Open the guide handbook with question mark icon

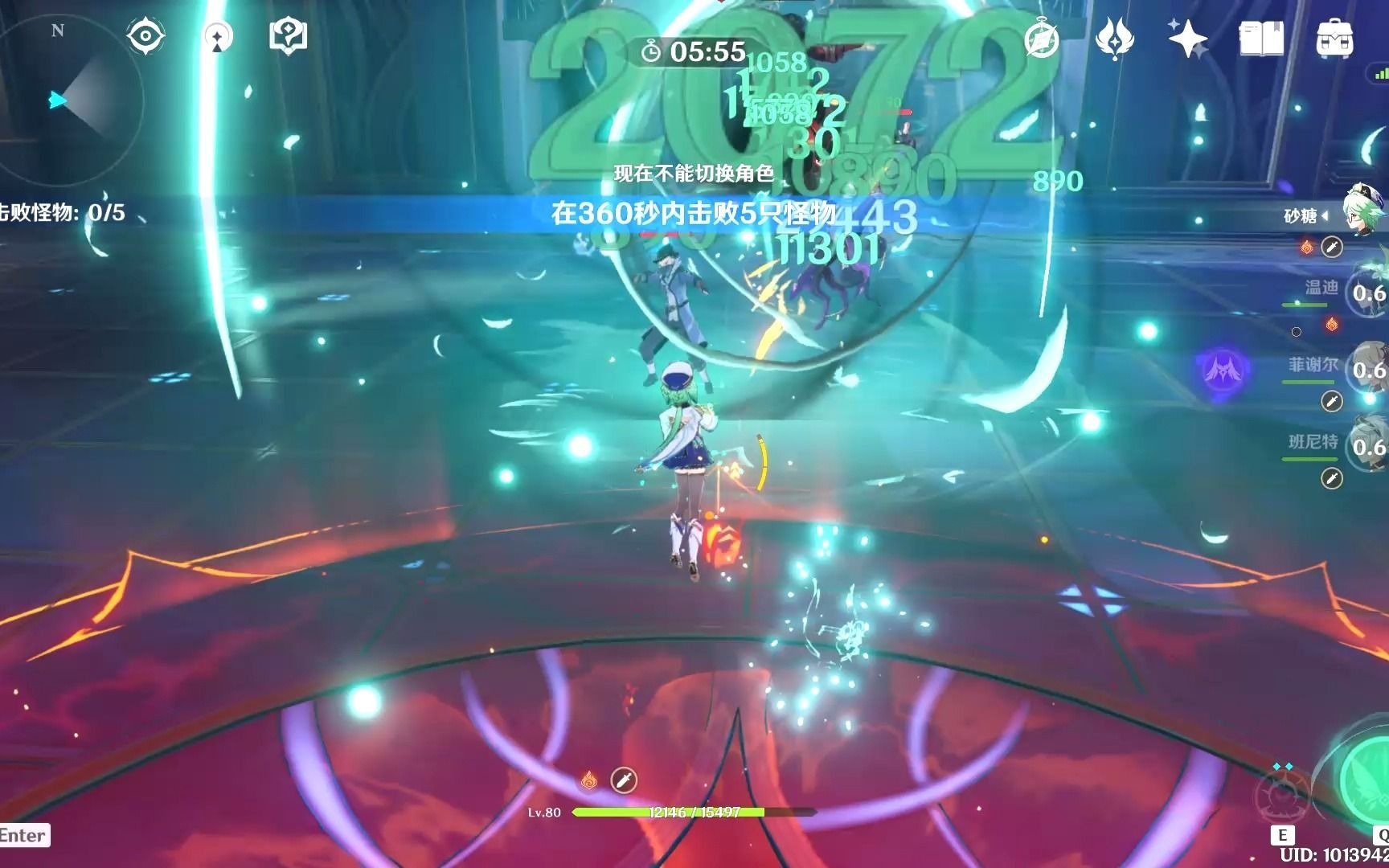click(291, 33)
